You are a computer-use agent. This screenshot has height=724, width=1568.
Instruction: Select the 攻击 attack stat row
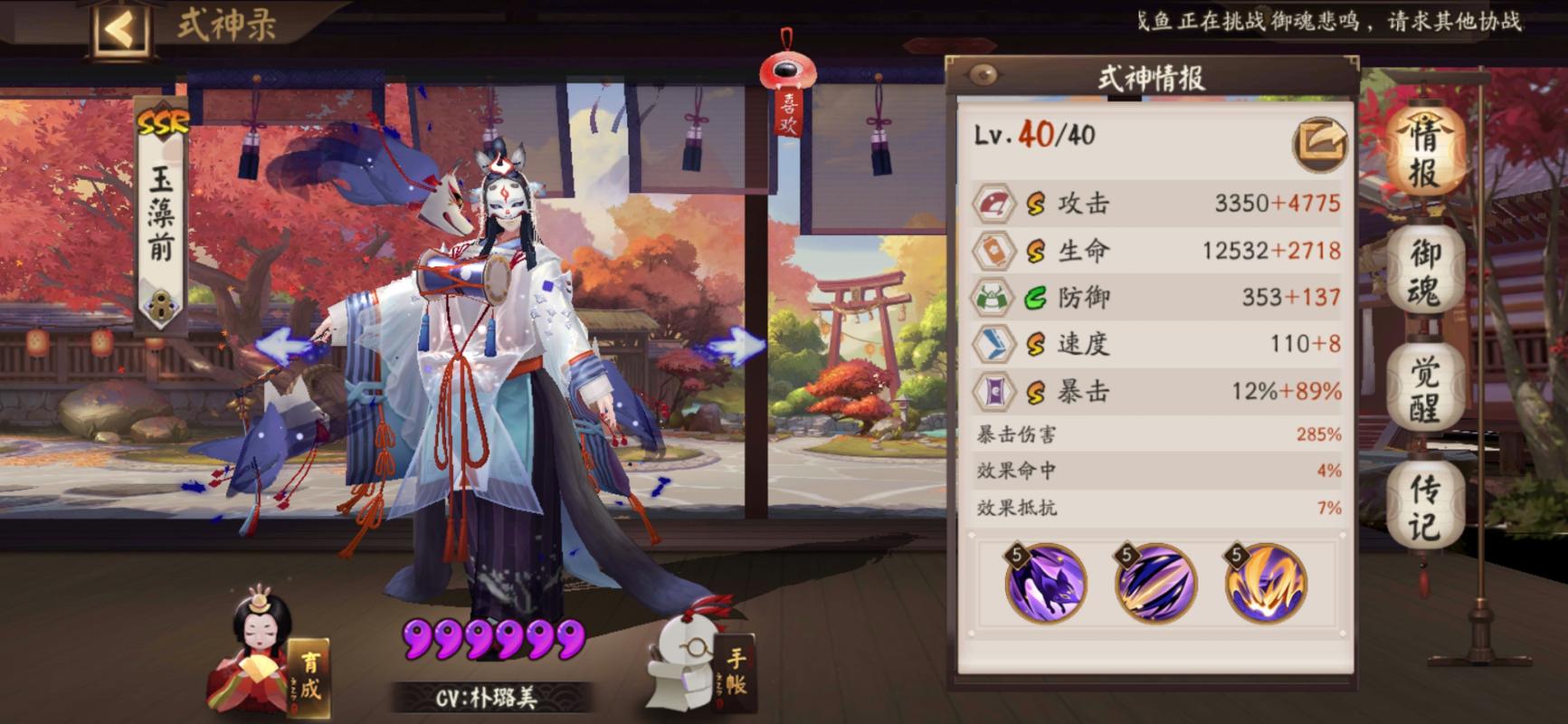click(x=1155, y=204)
